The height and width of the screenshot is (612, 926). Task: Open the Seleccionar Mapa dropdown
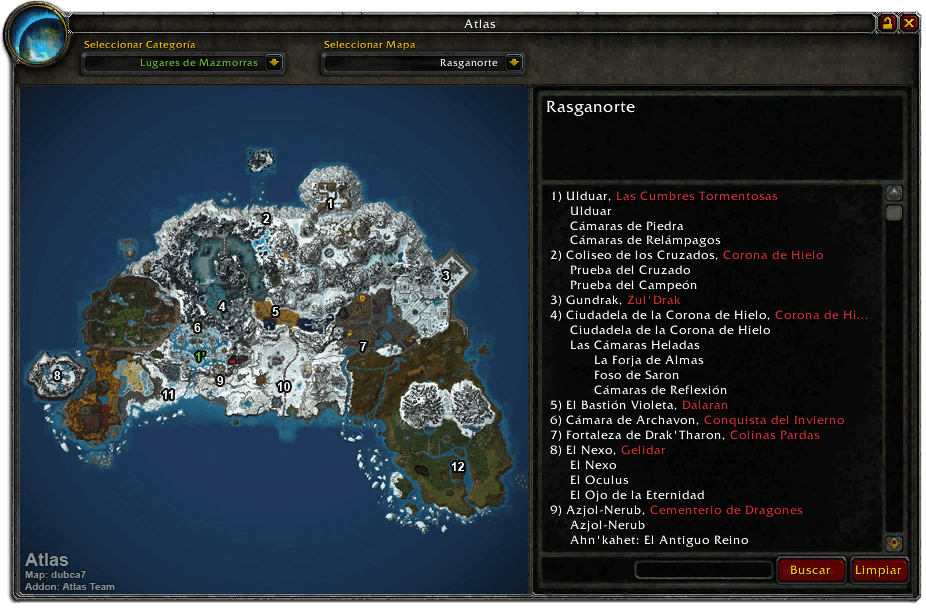tap(514, 63)
